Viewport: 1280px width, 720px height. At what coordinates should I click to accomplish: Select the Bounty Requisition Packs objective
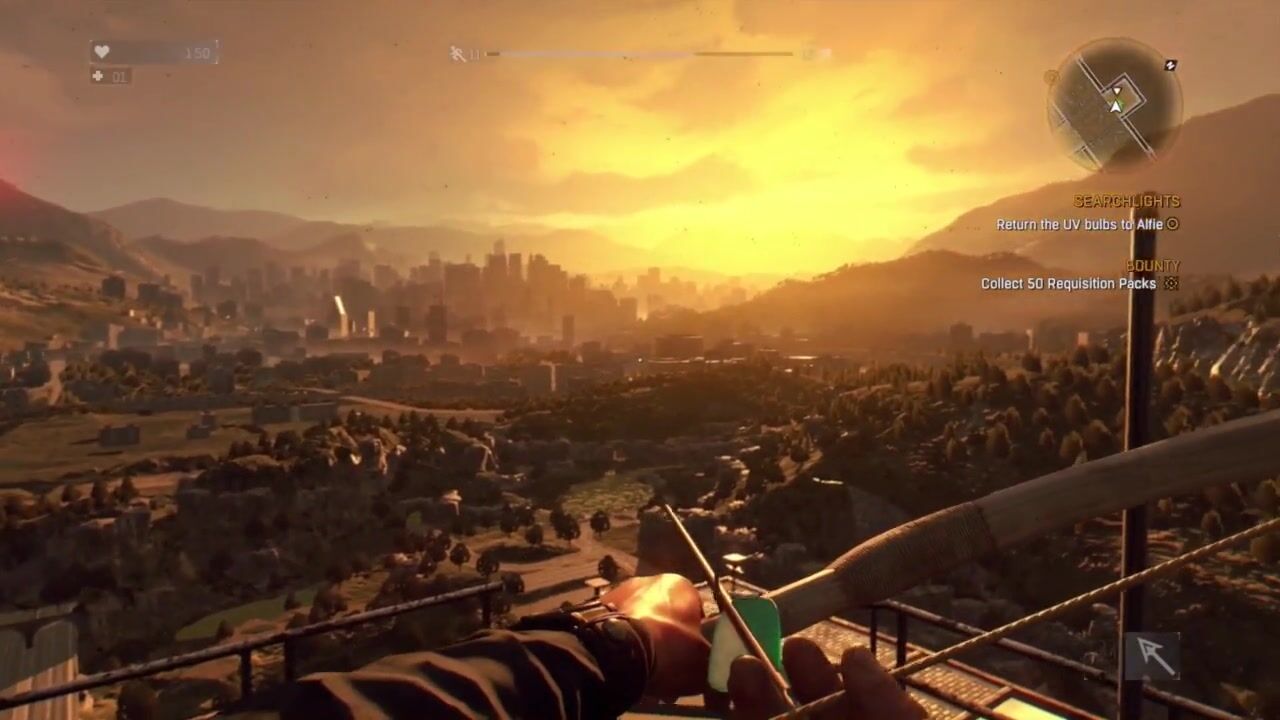tap(1068, 284)
